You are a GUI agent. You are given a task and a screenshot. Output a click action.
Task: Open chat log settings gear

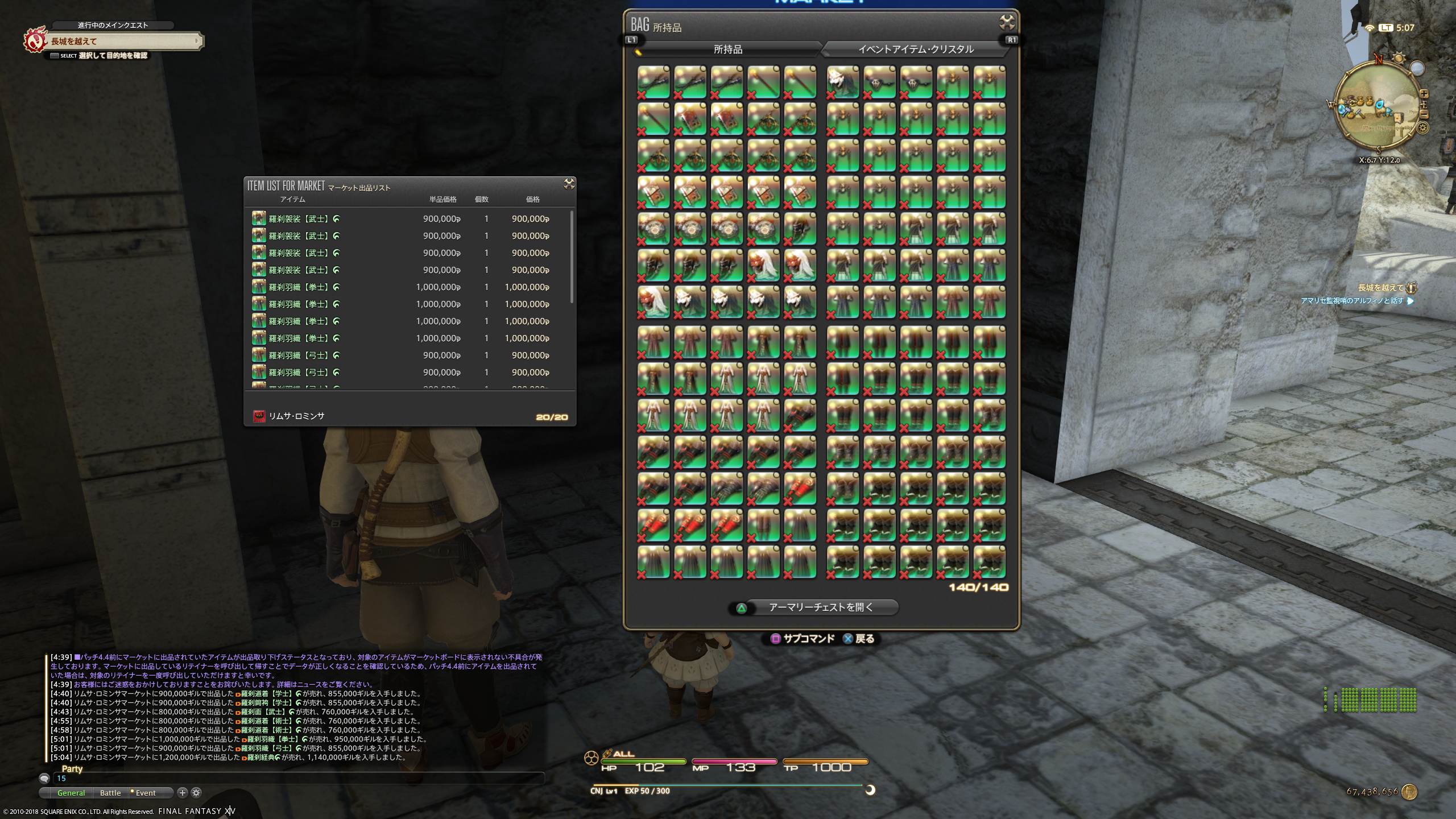coord(196,792)
